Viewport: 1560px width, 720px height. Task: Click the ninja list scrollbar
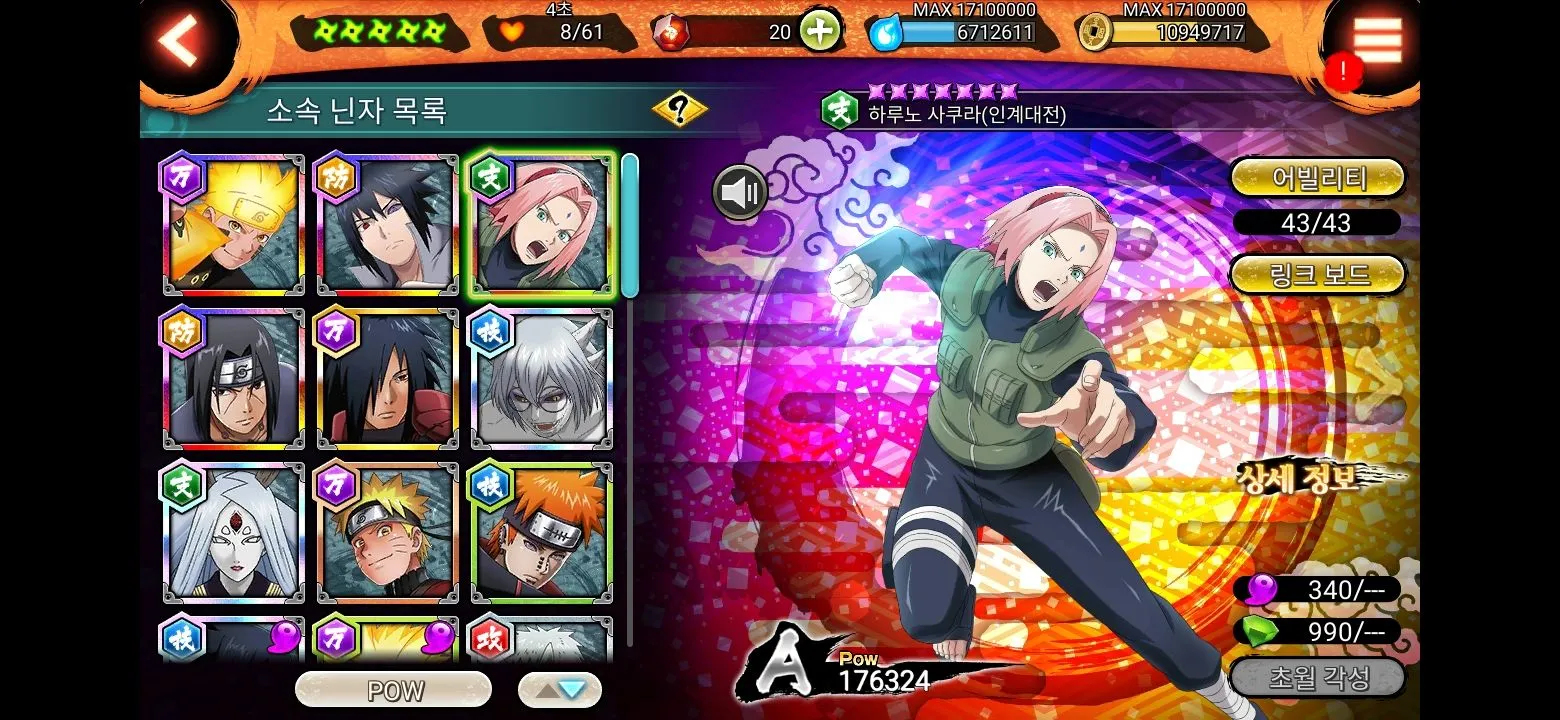630,226
